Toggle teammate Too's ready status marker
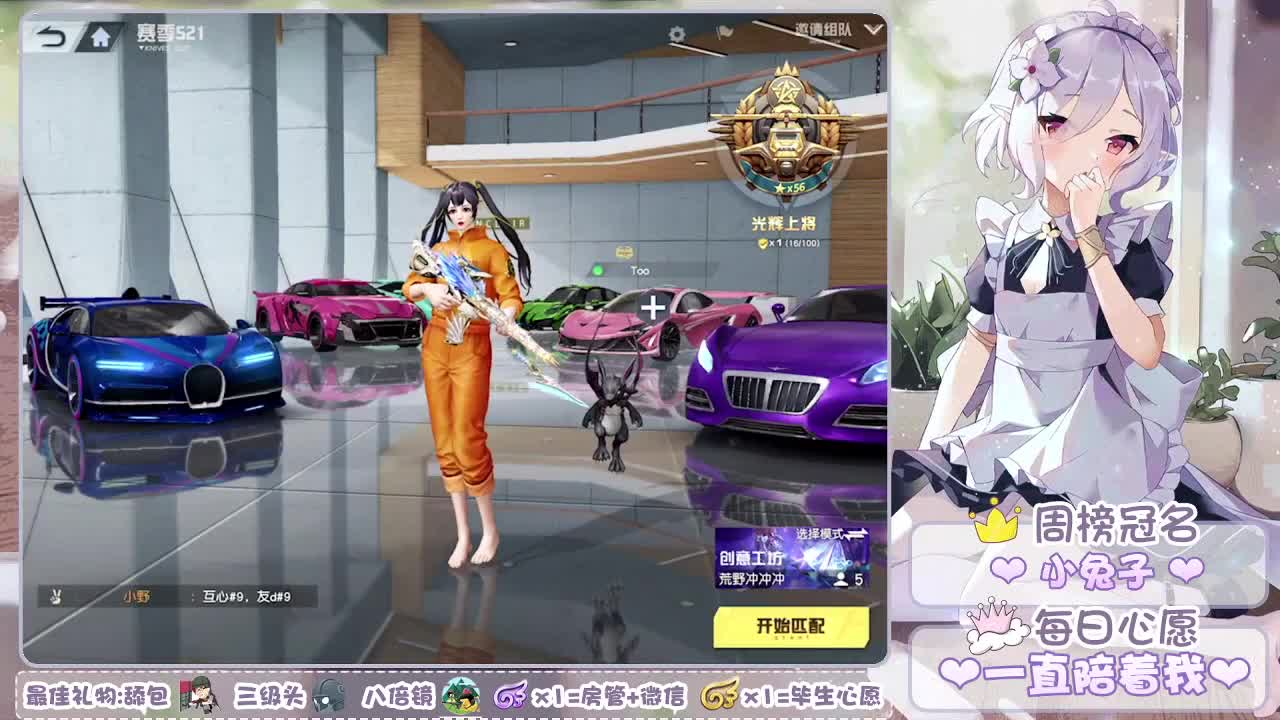The height and width of the screenshot is (720, 1280). tap(600, 268)
